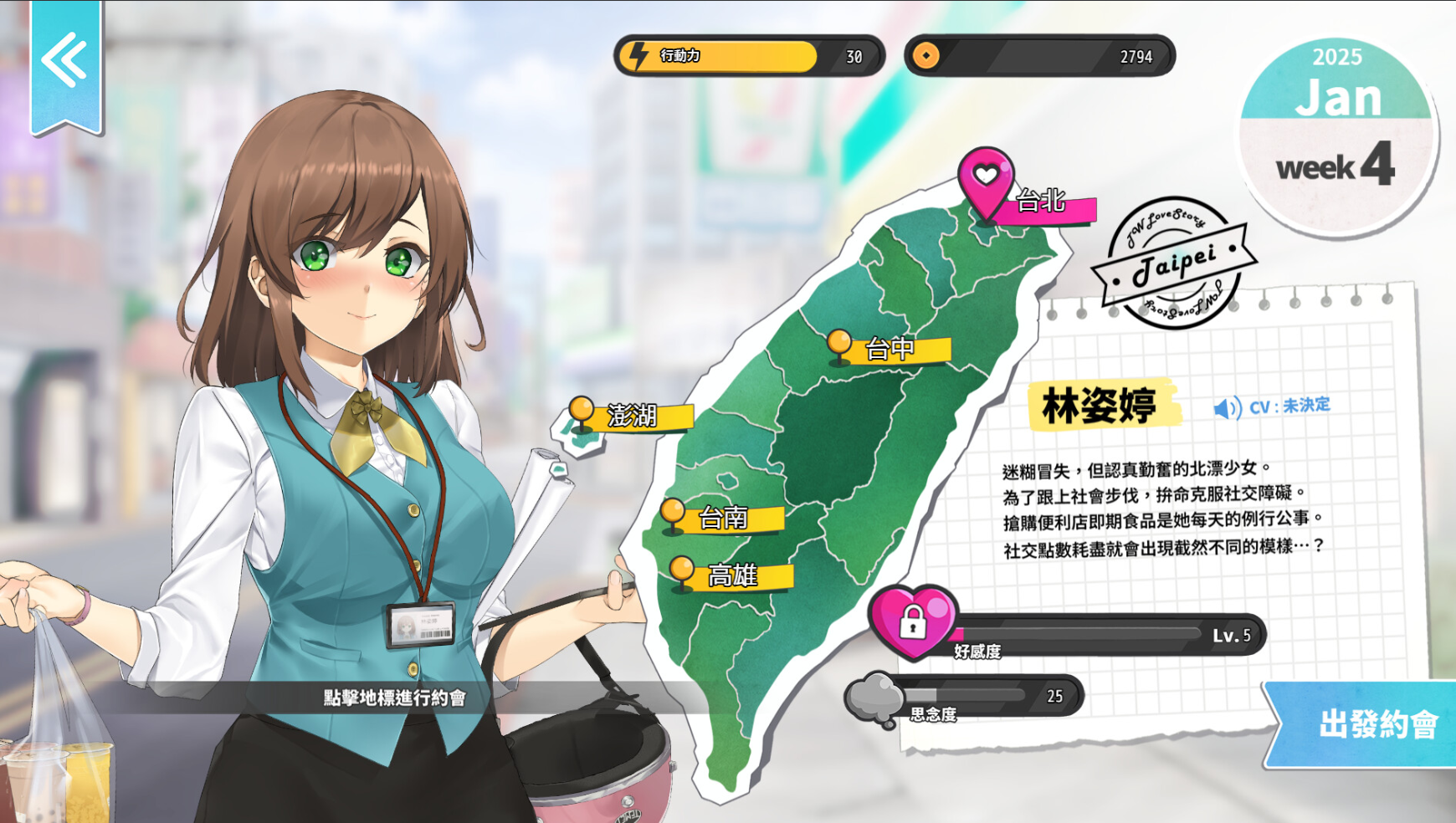Choose the 高雄 location pin
This screenshot has width=1456, height=823.
click(682, 571)
